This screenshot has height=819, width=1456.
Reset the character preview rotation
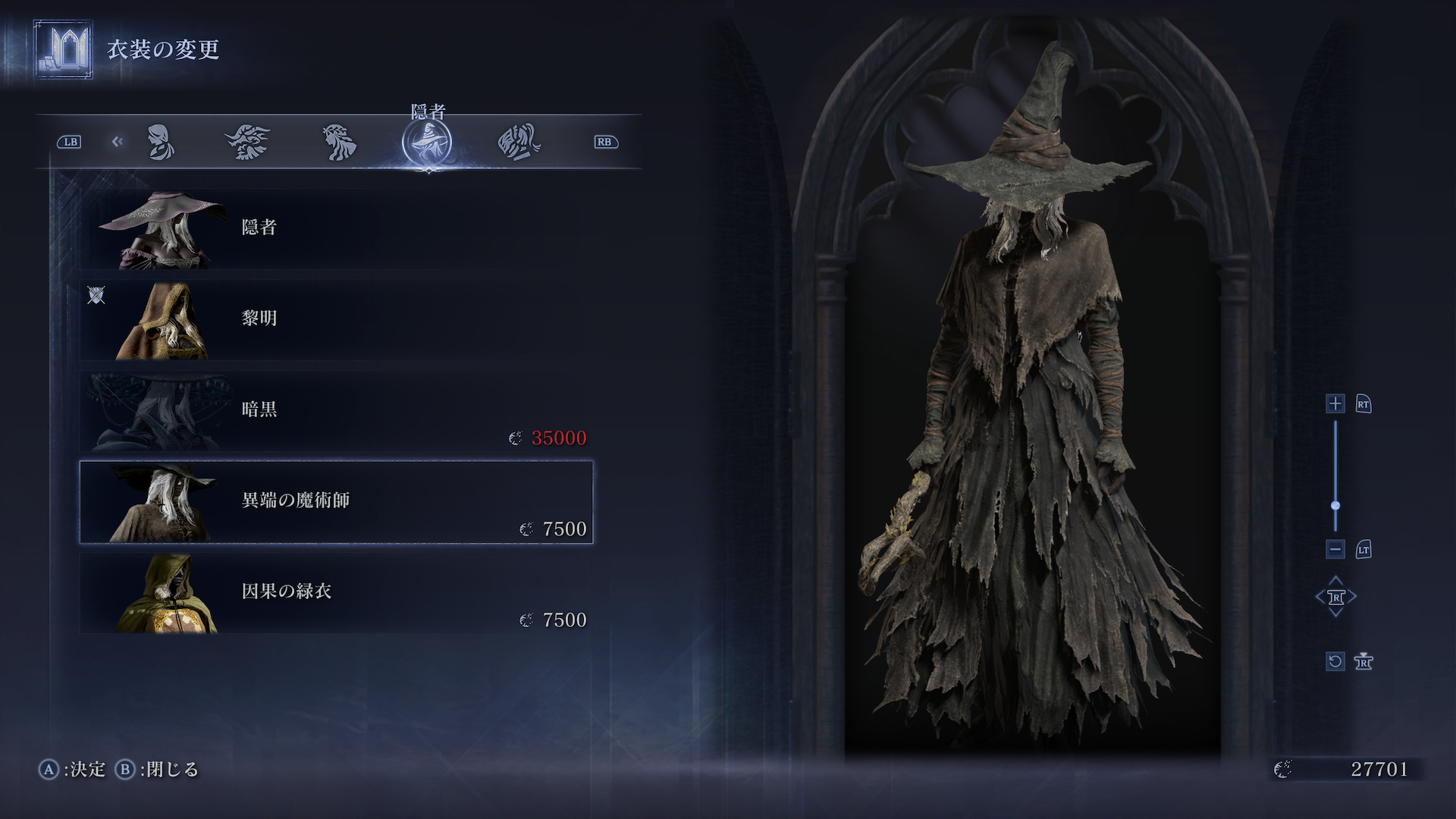click(1335, 661)
